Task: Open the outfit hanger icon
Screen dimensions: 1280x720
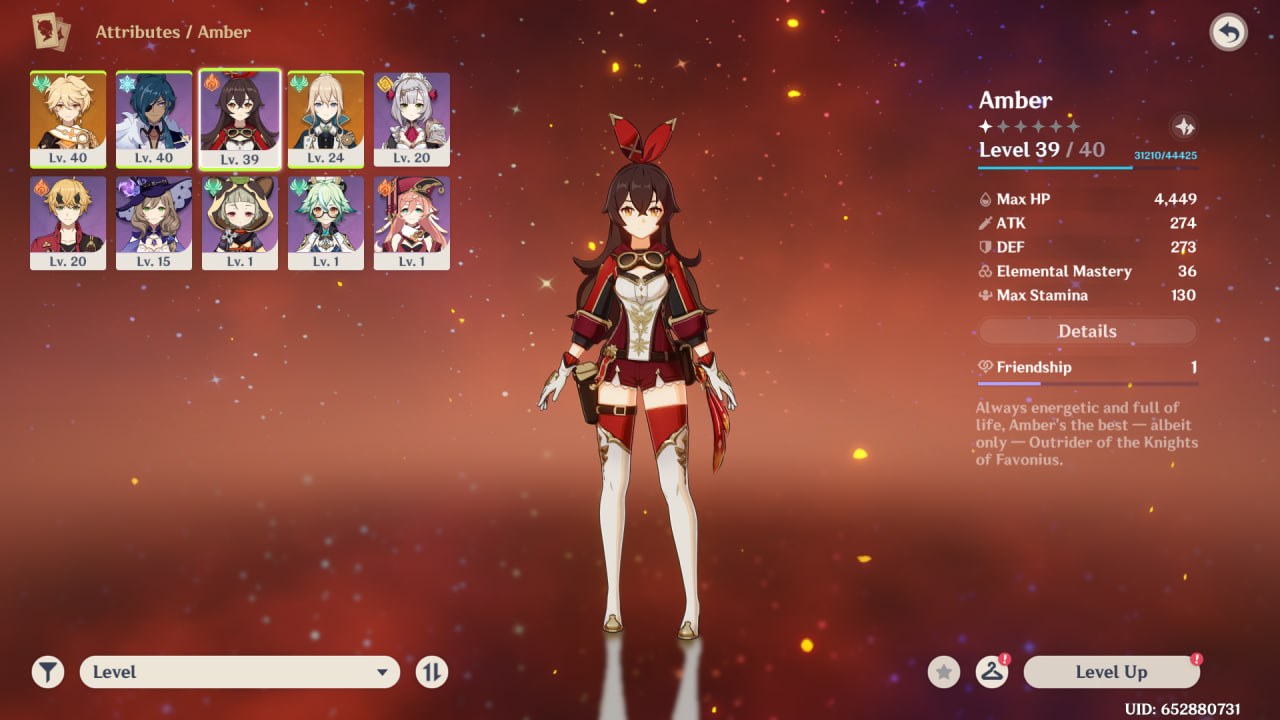Action: tap(991, 672)
